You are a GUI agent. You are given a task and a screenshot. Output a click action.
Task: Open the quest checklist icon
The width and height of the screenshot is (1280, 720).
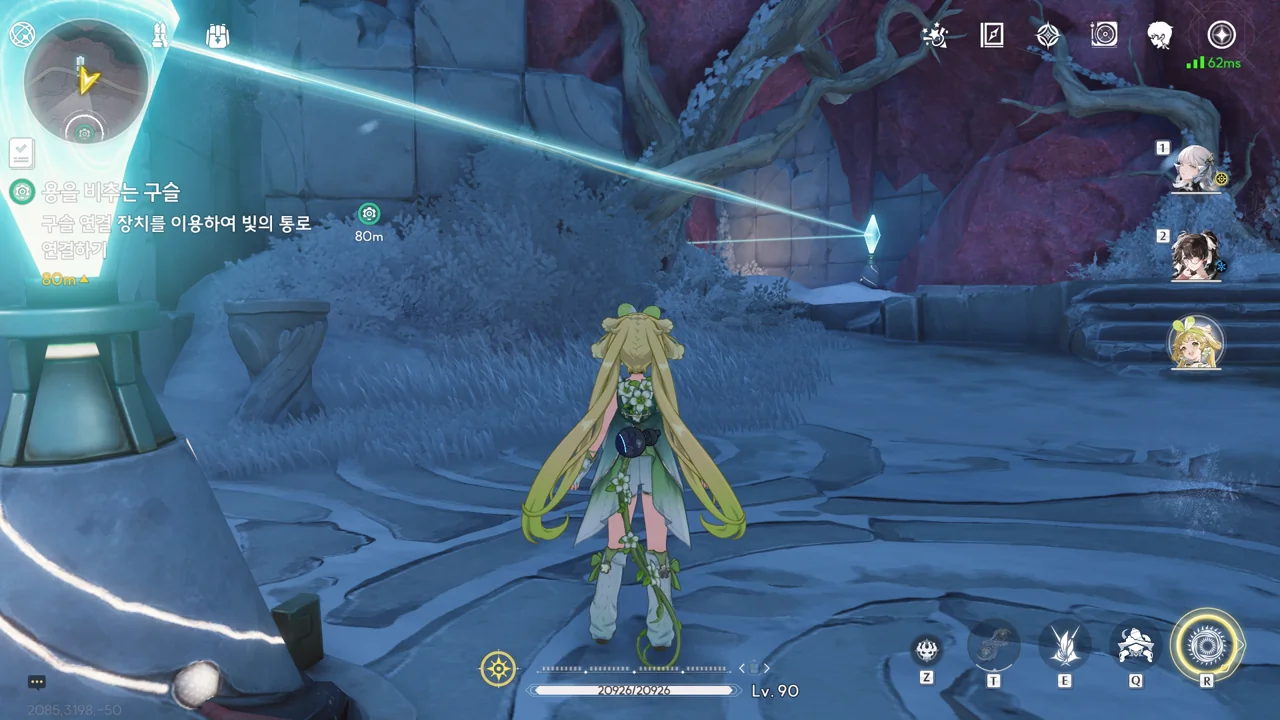21,152
